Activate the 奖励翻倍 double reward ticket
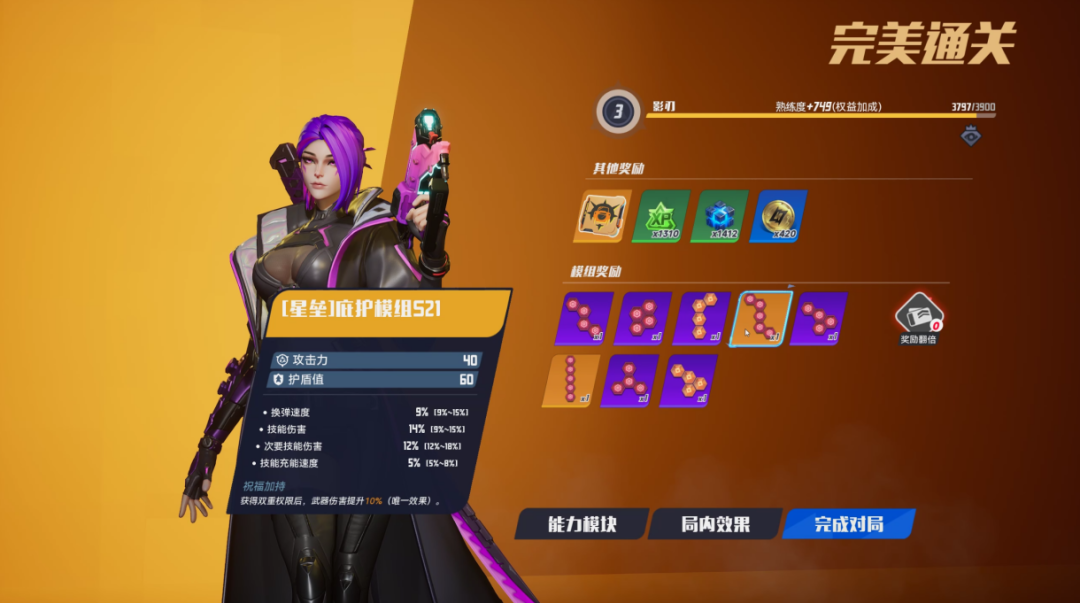The width and height of the screenshot is (1080, 603). 918,316
